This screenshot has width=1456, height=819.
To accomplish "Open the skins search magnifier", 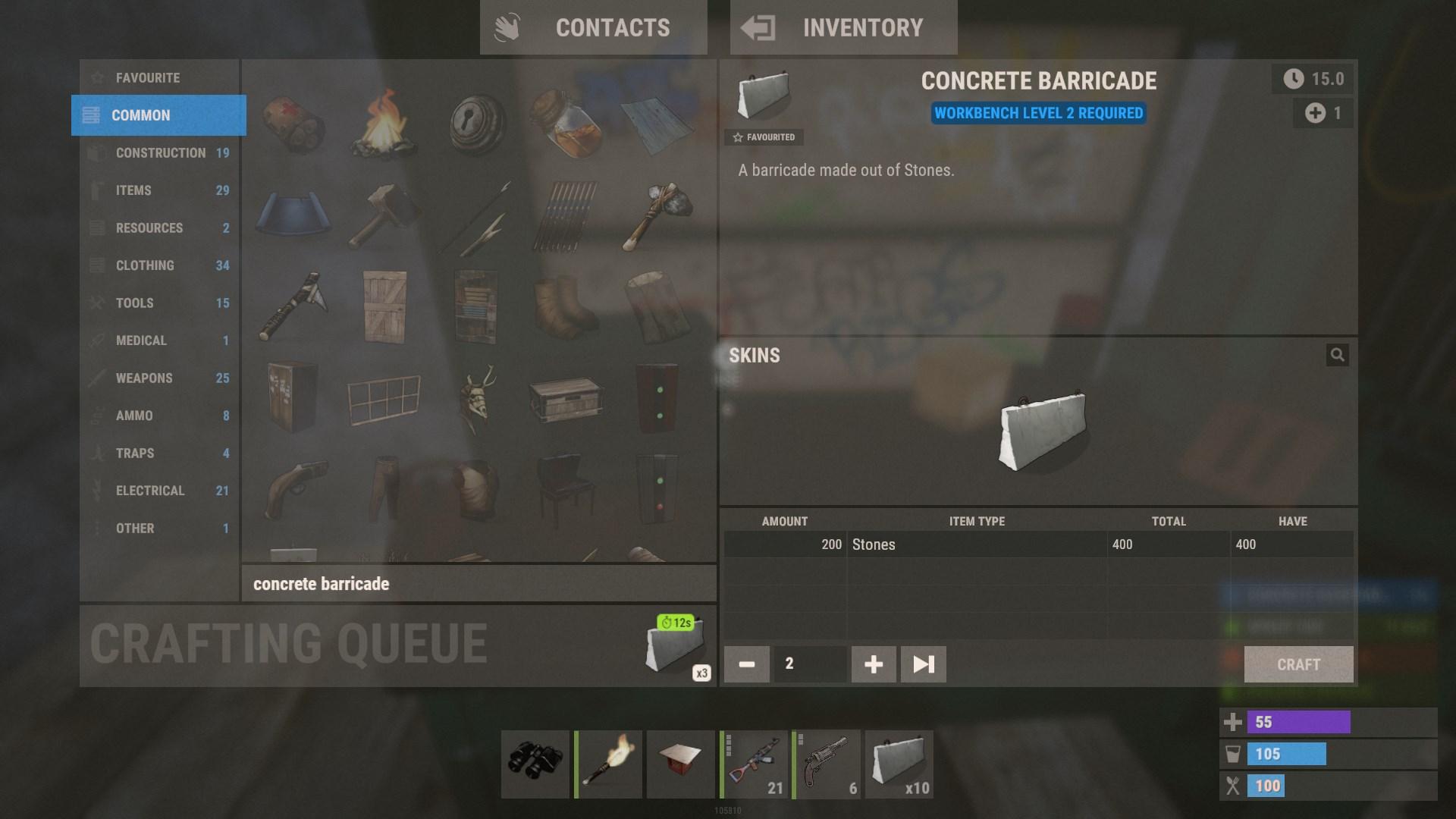I will coord(1338,355).
